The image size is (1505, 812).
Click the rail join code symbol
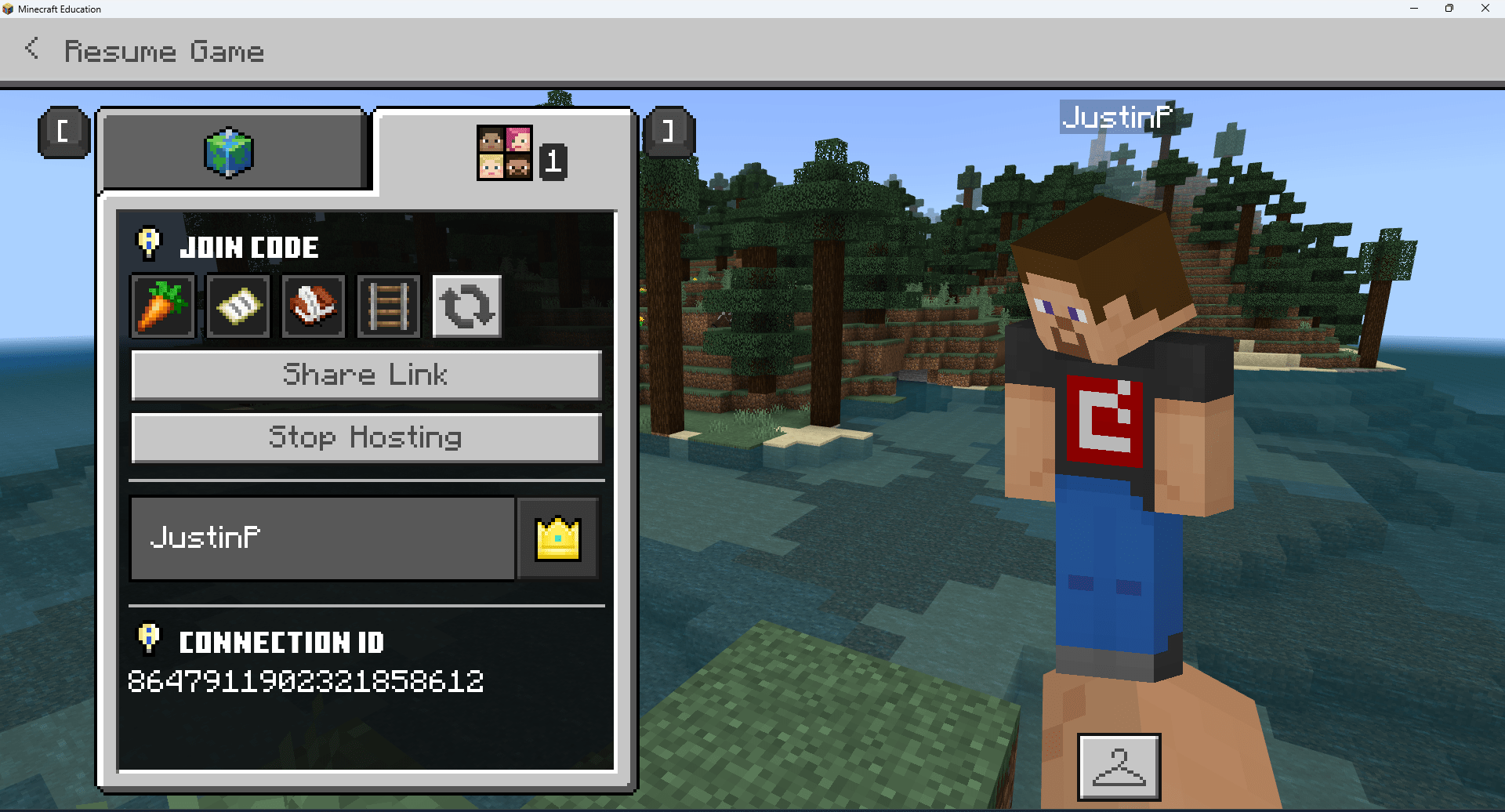(x=388, y=306)
